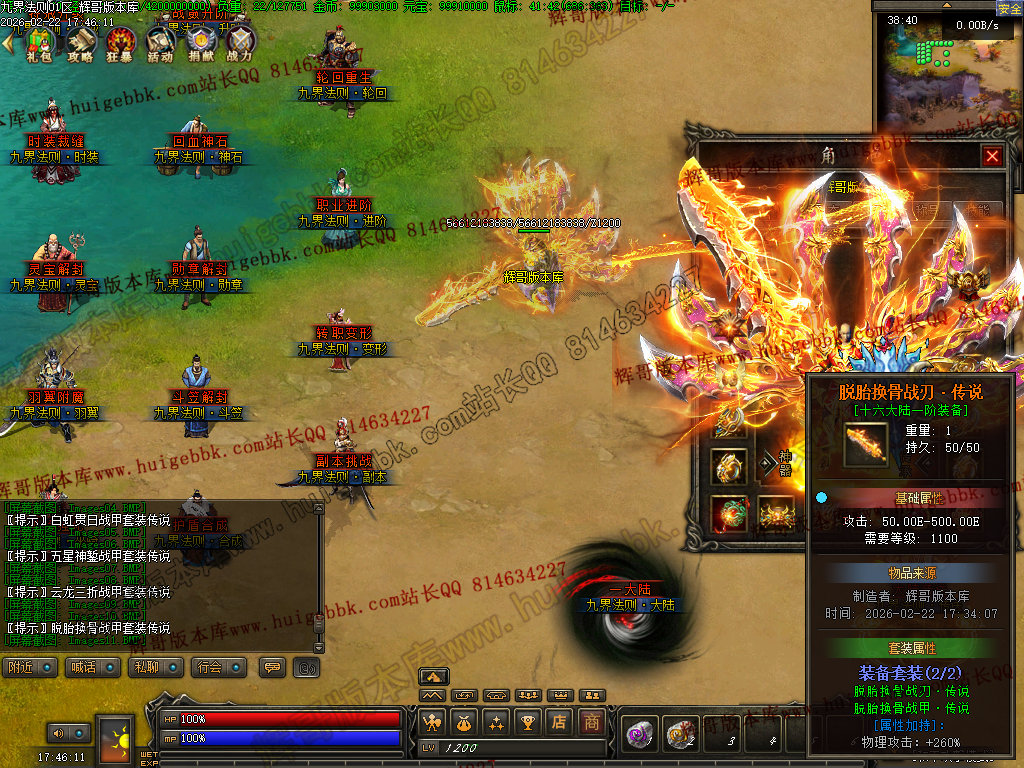
Task: Open the 捐献 donation icon
Action: click(x=200, y=43)
